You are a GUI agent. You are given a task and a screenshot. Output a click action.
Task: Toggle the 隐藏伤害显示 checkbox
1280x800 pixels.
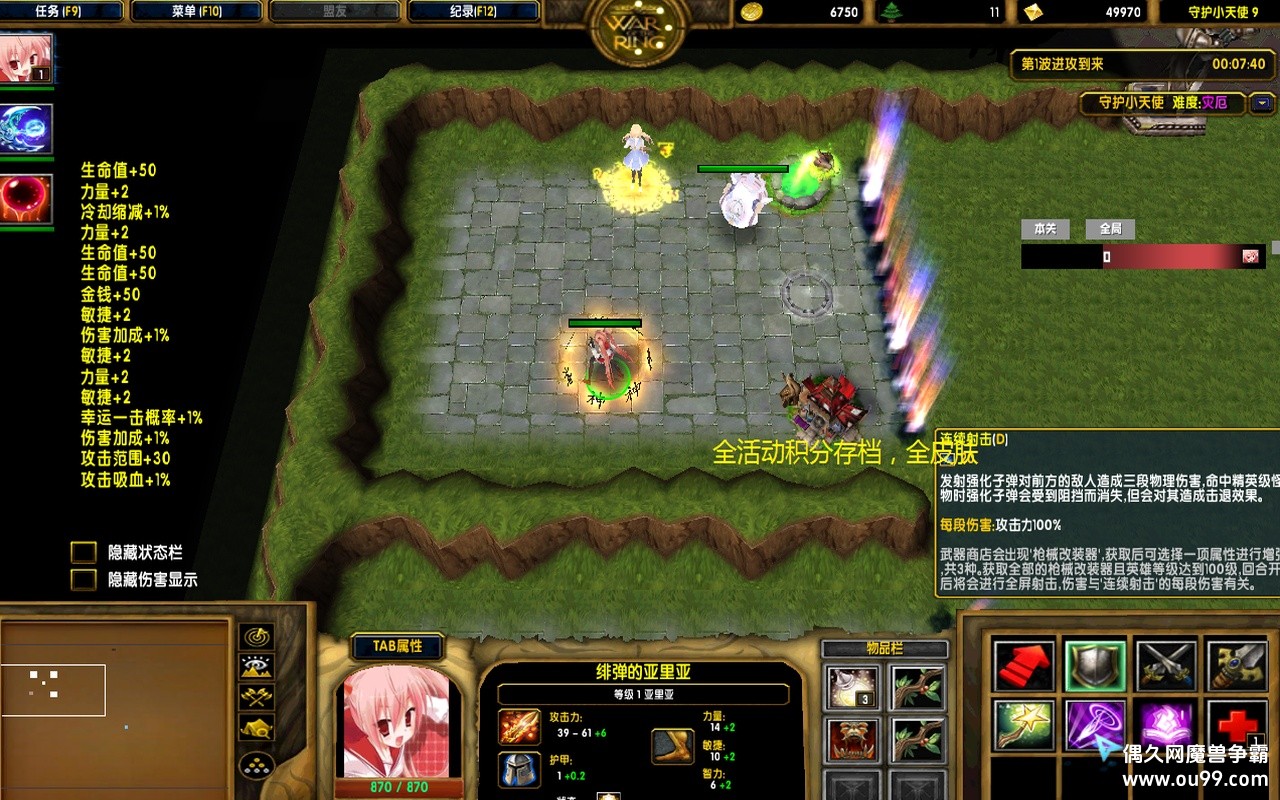84,580
